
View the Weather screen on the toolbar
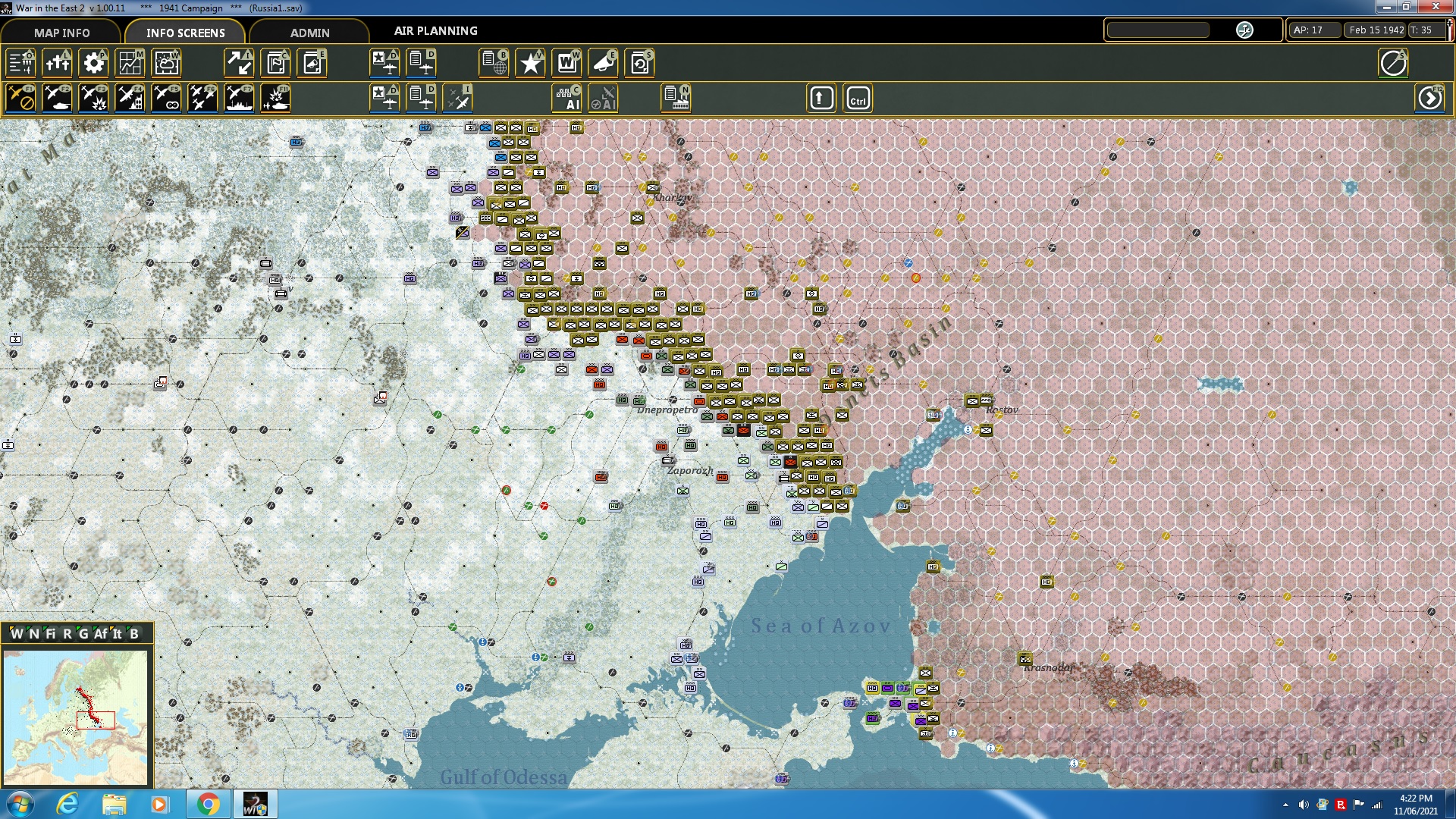click(x=166, y=63)
